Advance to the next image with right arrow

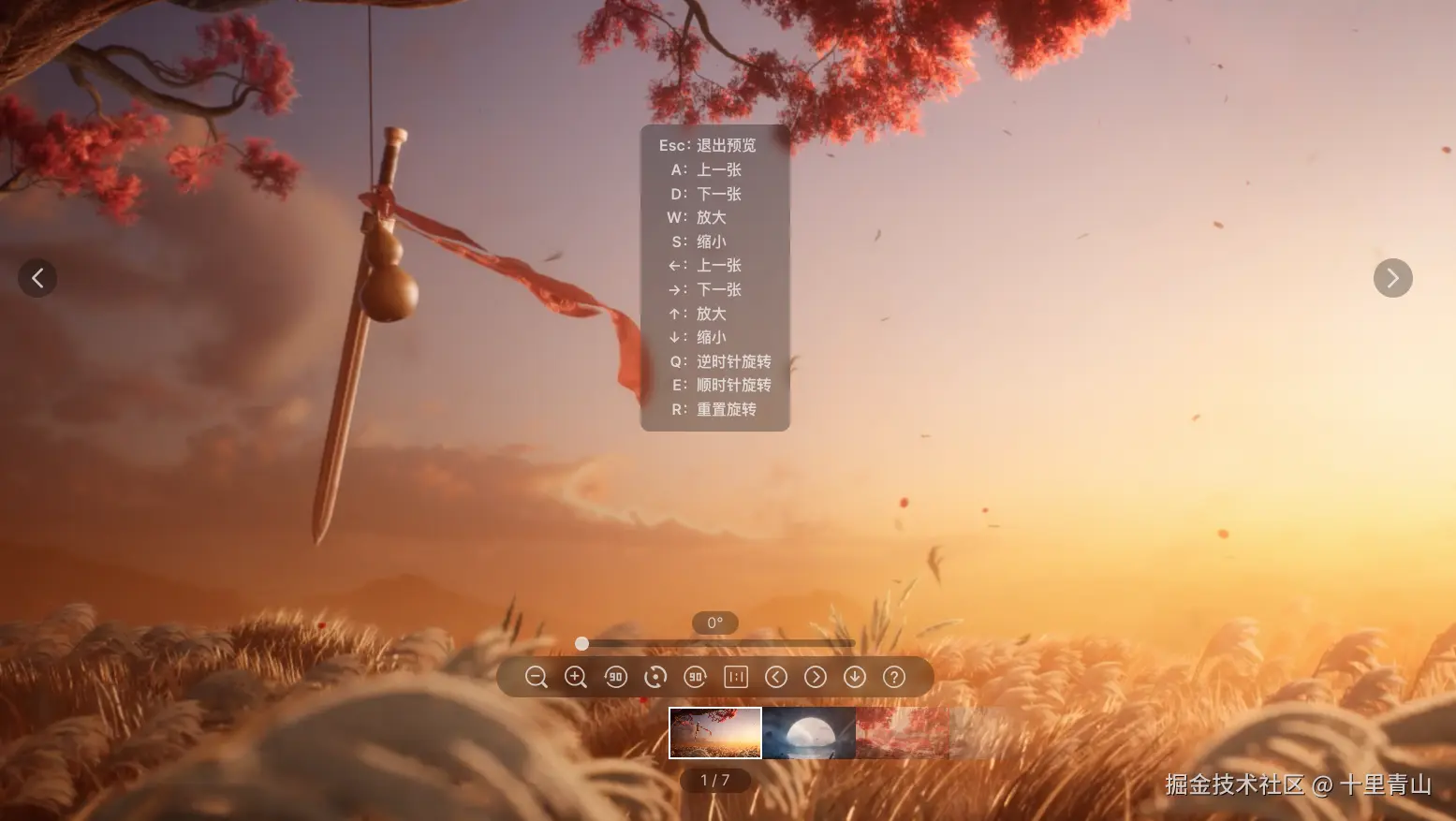[1392, 278]
